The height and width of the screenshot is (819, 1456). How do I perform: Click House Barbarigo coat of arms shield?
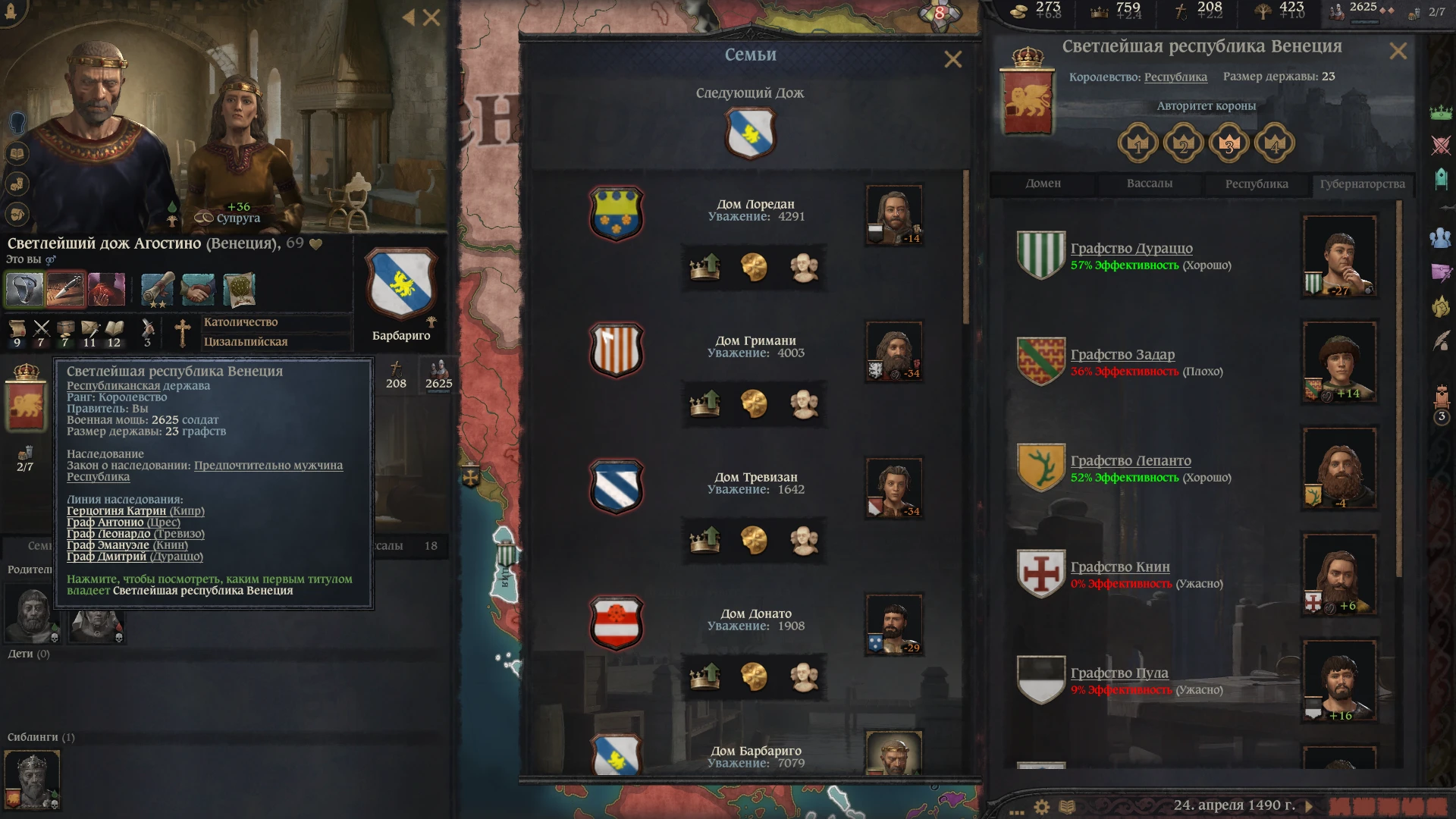pyautogui.click(x=617, y=755)
